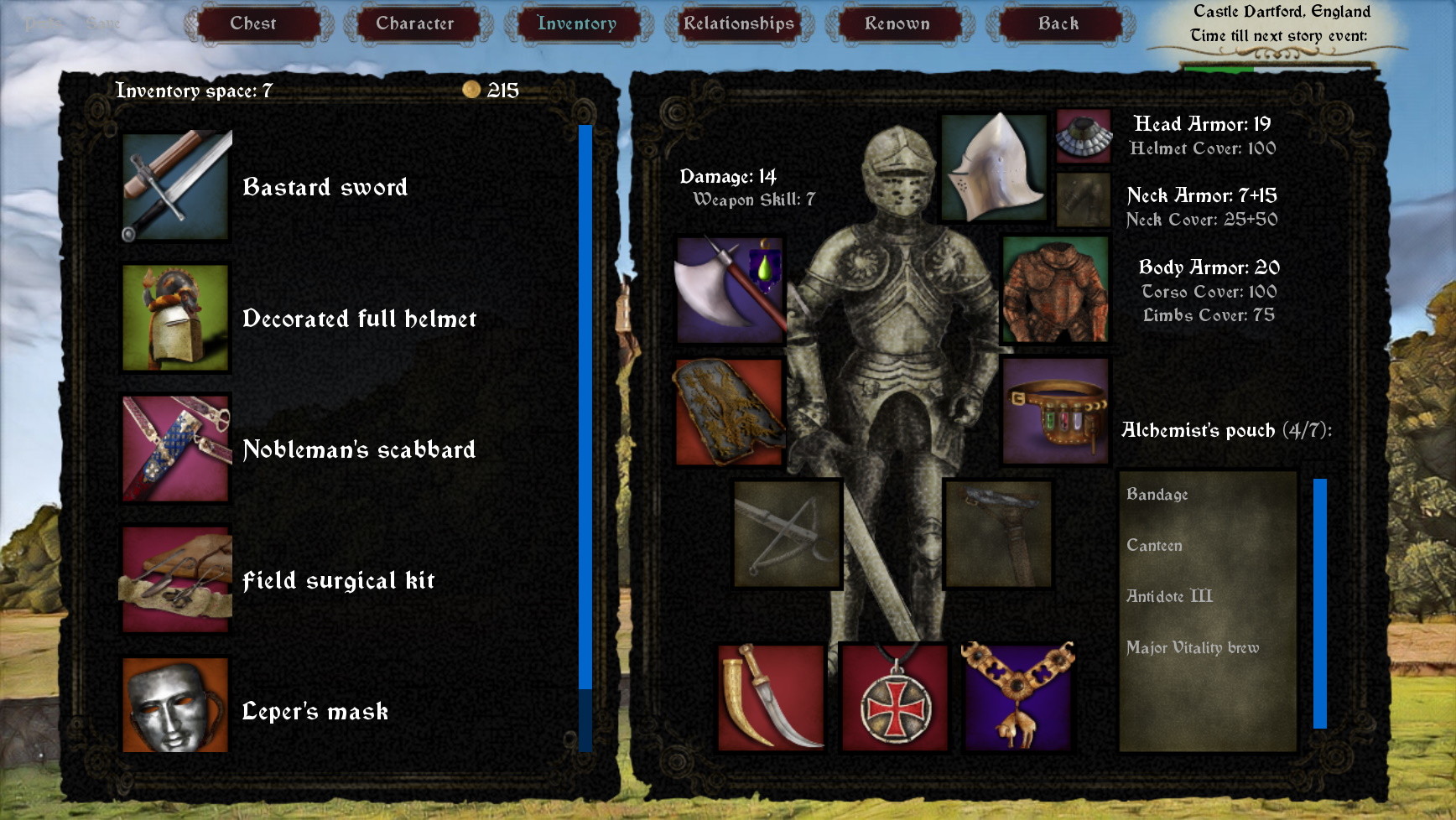Select the equipped battle axe icon
Screen dimensions: 1456x820
[x=728, y=290]
